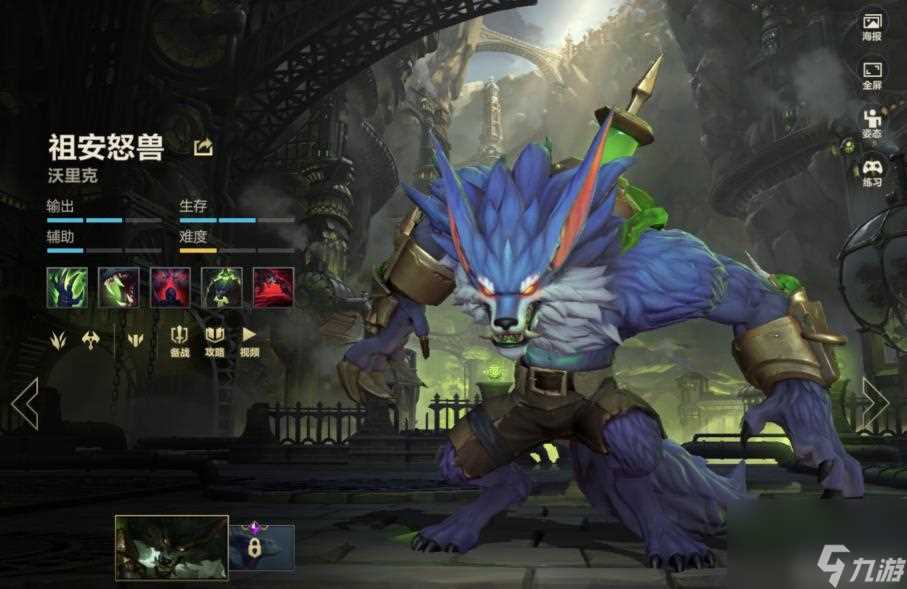Open the red leaping ultimate ability icon
This screenshot has height=589, width=907.
(273, 287)
